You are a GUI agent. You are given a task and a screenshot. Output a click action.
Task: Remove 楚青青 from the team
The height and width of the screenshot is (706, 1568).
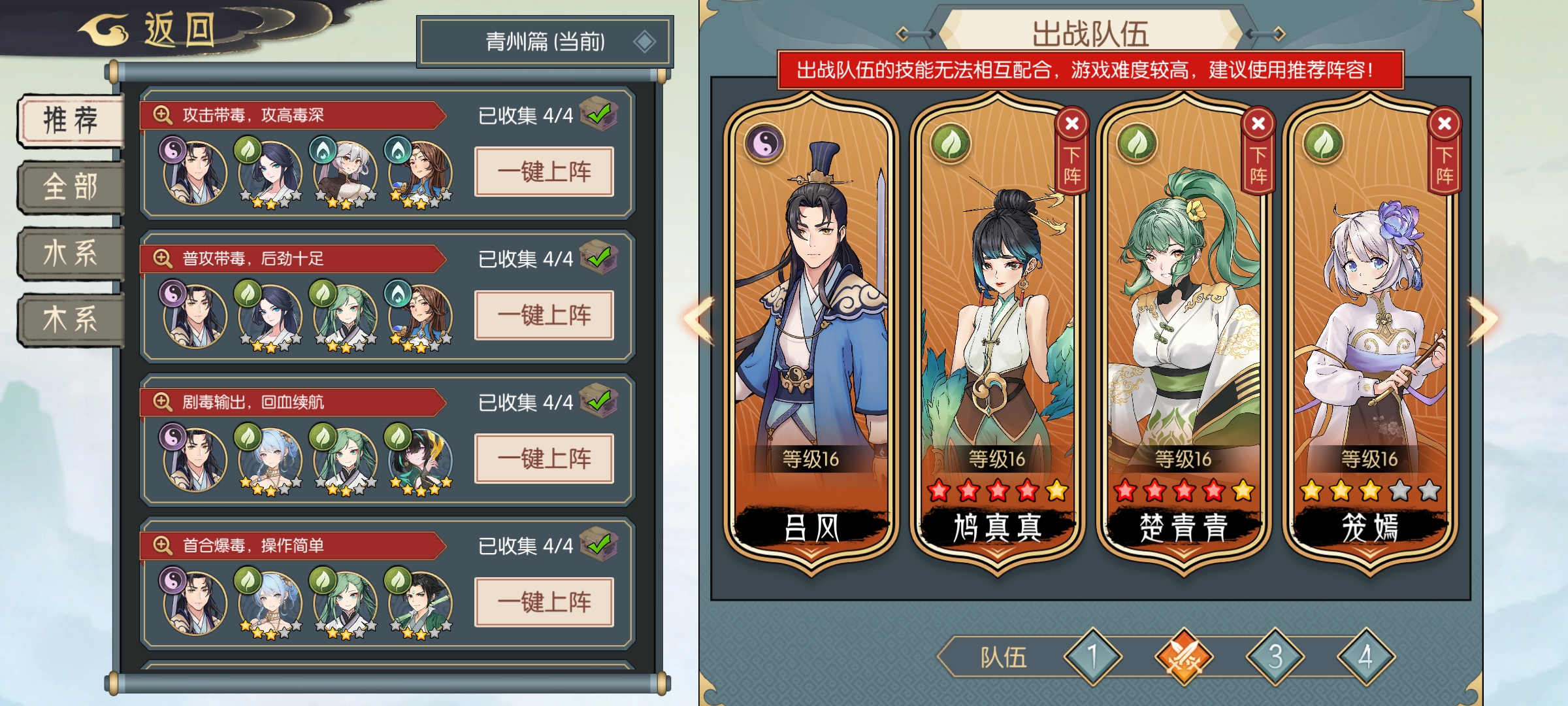(x=1258, y=150)
